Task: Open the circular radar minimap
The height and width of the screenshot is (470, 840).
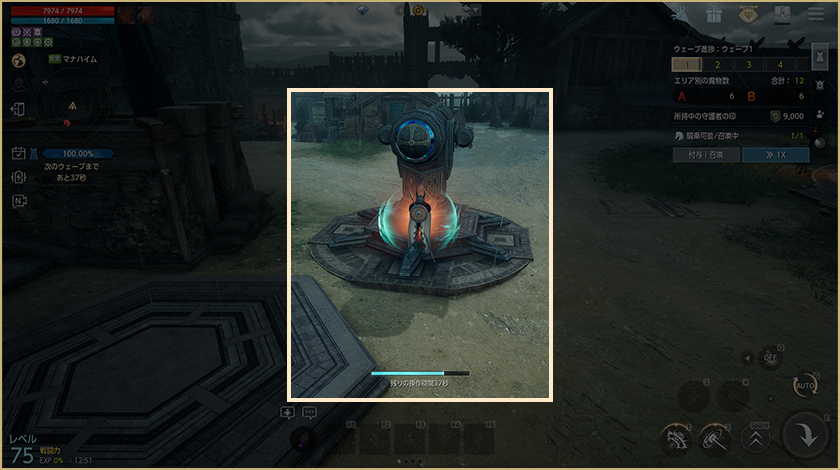Action: (73, 105)
